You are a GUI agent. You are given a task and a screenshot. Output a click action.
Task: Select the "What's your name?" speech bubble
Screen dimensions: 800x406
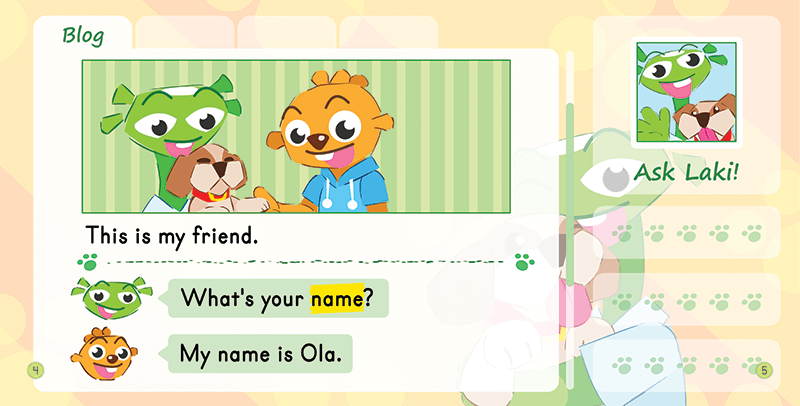(x=277, y=298)
